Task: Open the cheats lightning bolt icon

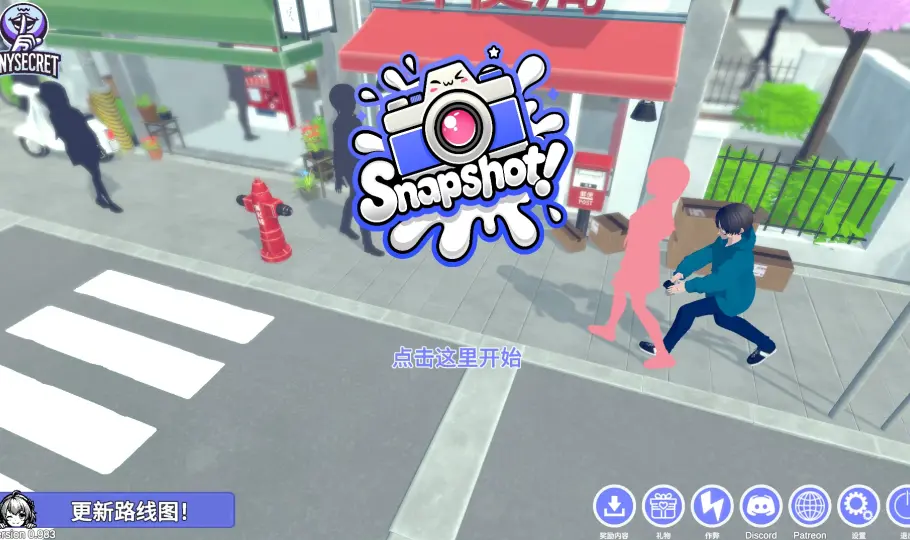Action: coord(712,506)
